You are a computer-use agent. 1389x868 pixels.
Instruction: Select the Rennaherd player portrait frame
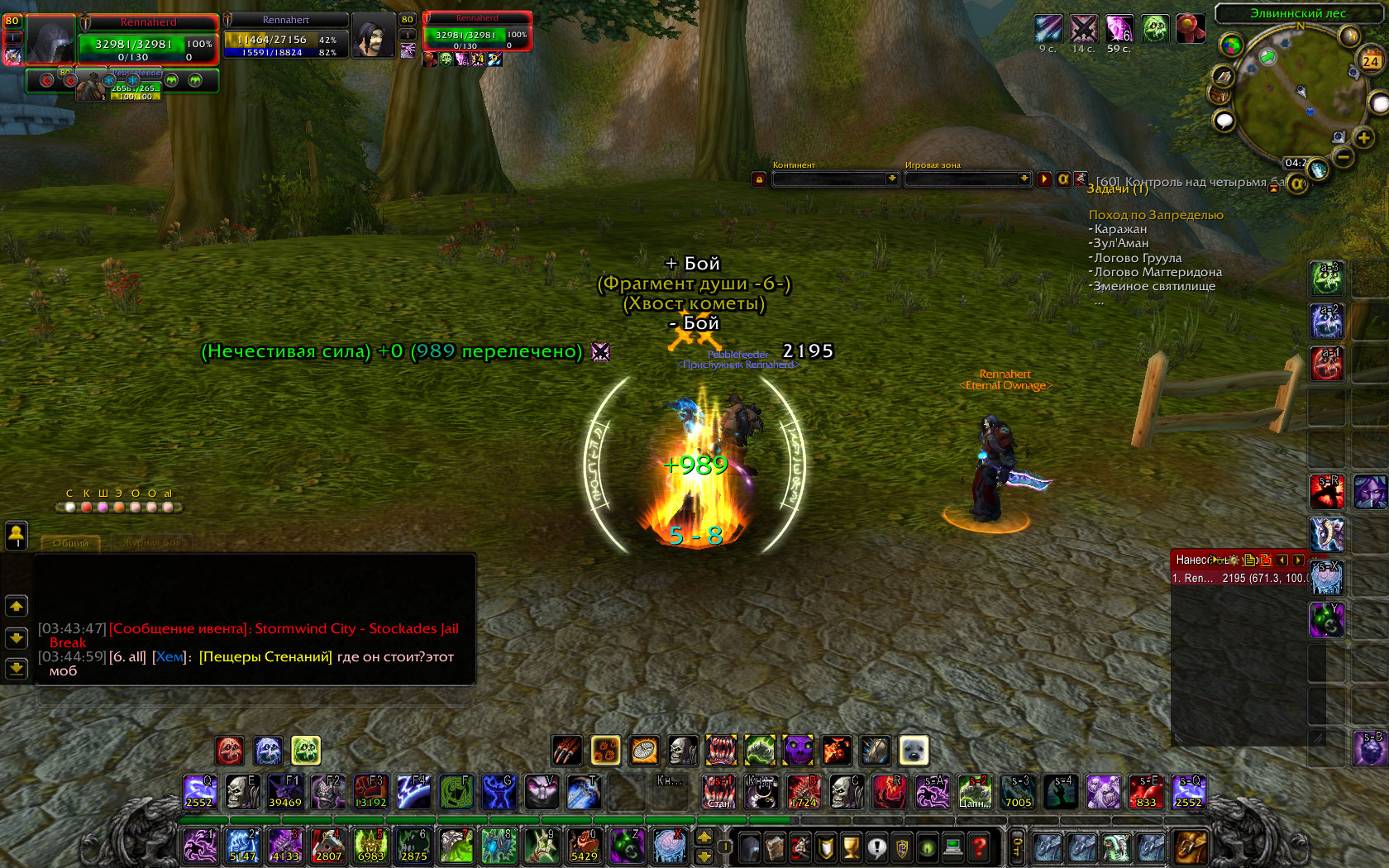(51, 39)
